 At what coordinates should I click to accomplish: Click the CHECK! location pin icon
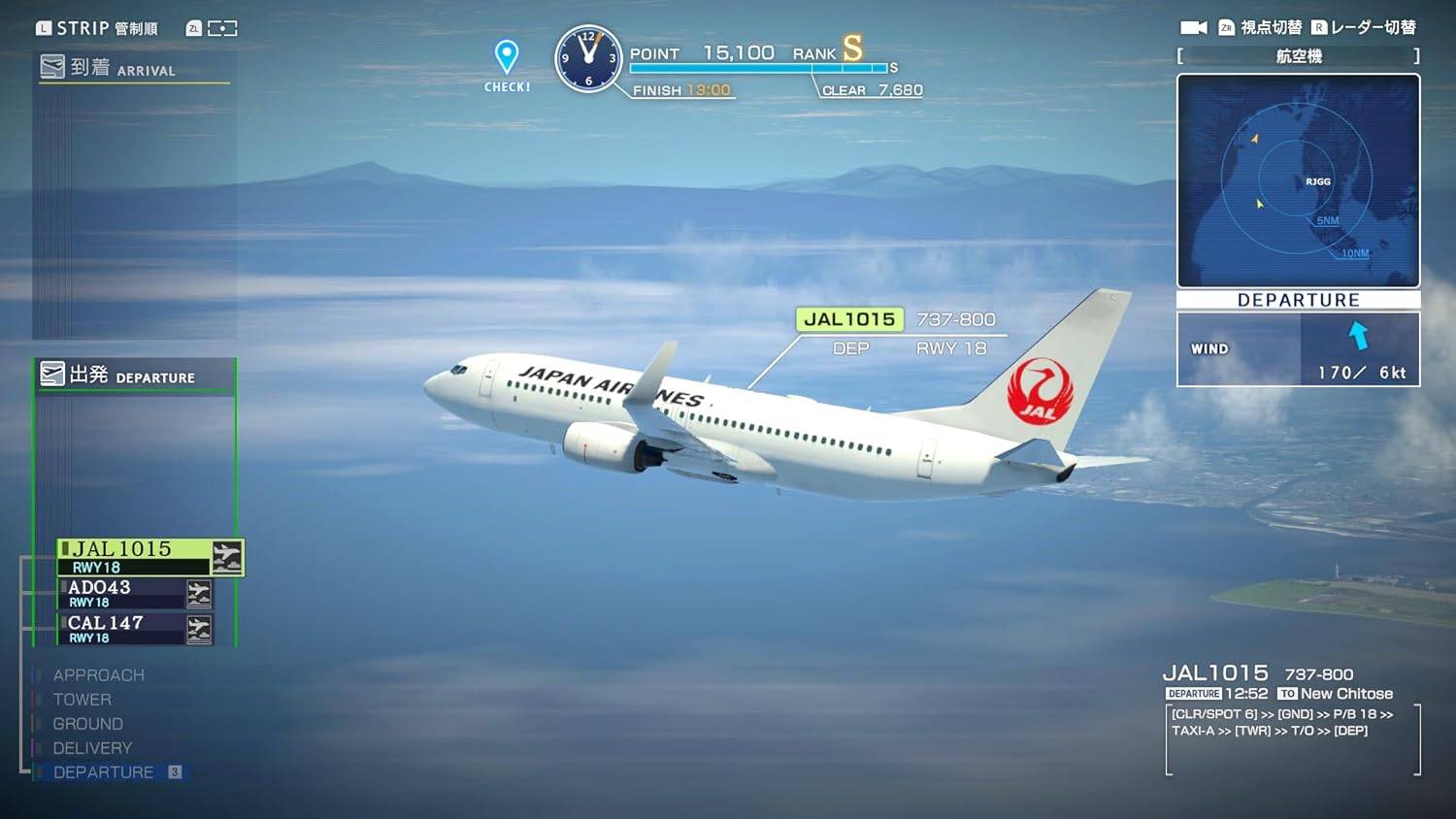coord(506,58)
